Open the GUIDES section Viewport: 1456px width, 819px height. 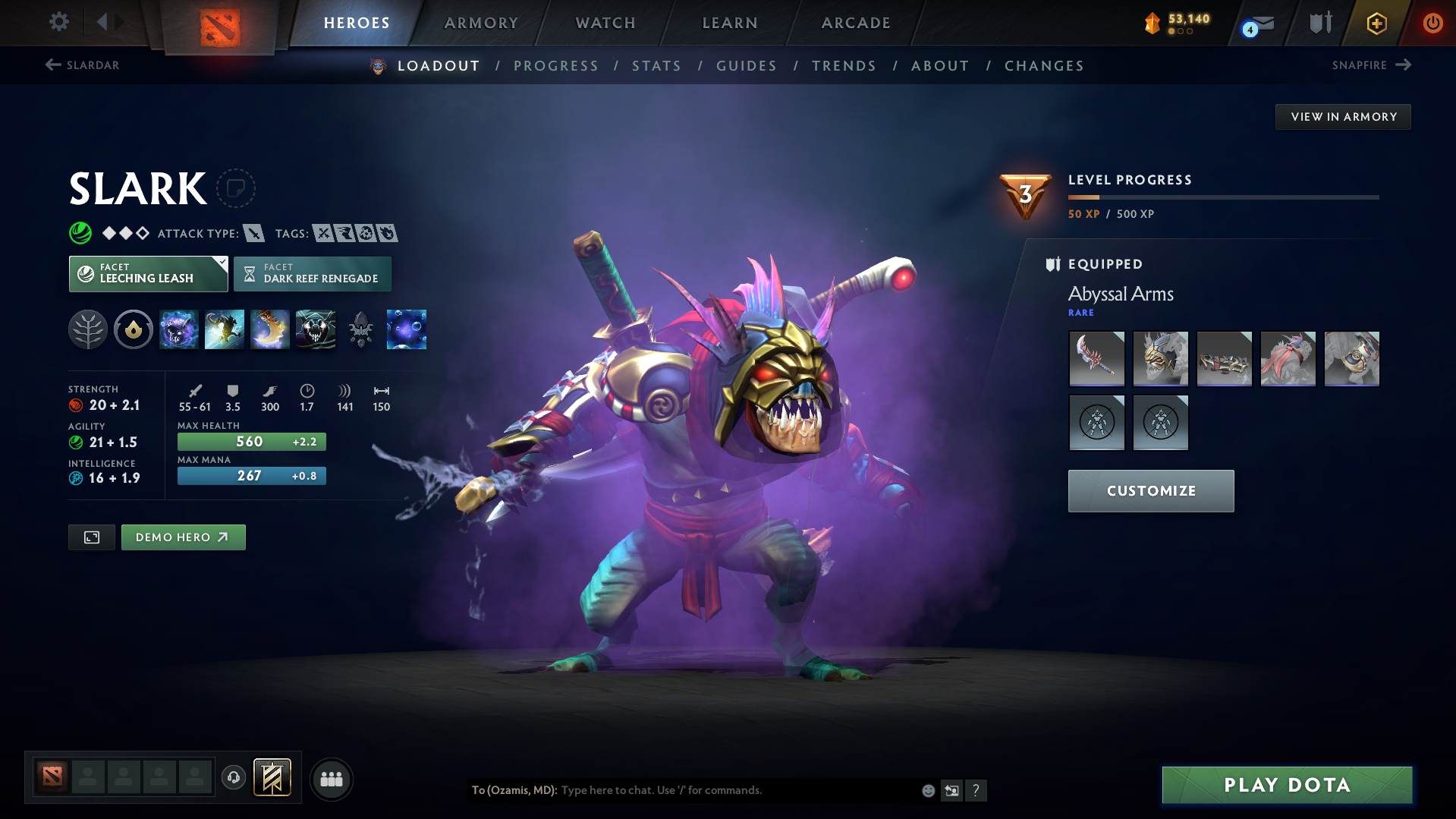746,65
